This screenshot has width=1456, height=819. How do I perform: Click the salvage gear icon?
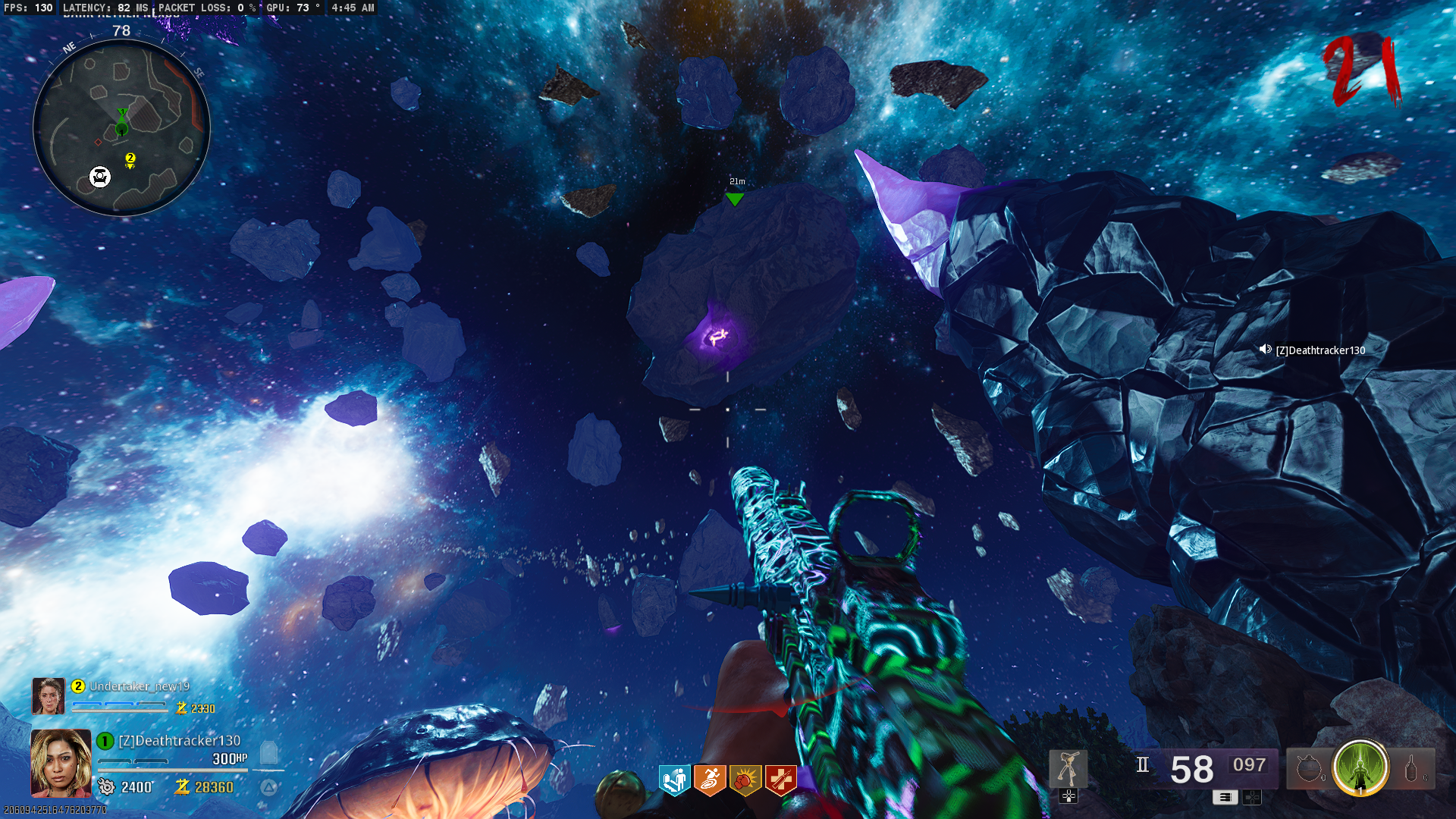(106, 787)
